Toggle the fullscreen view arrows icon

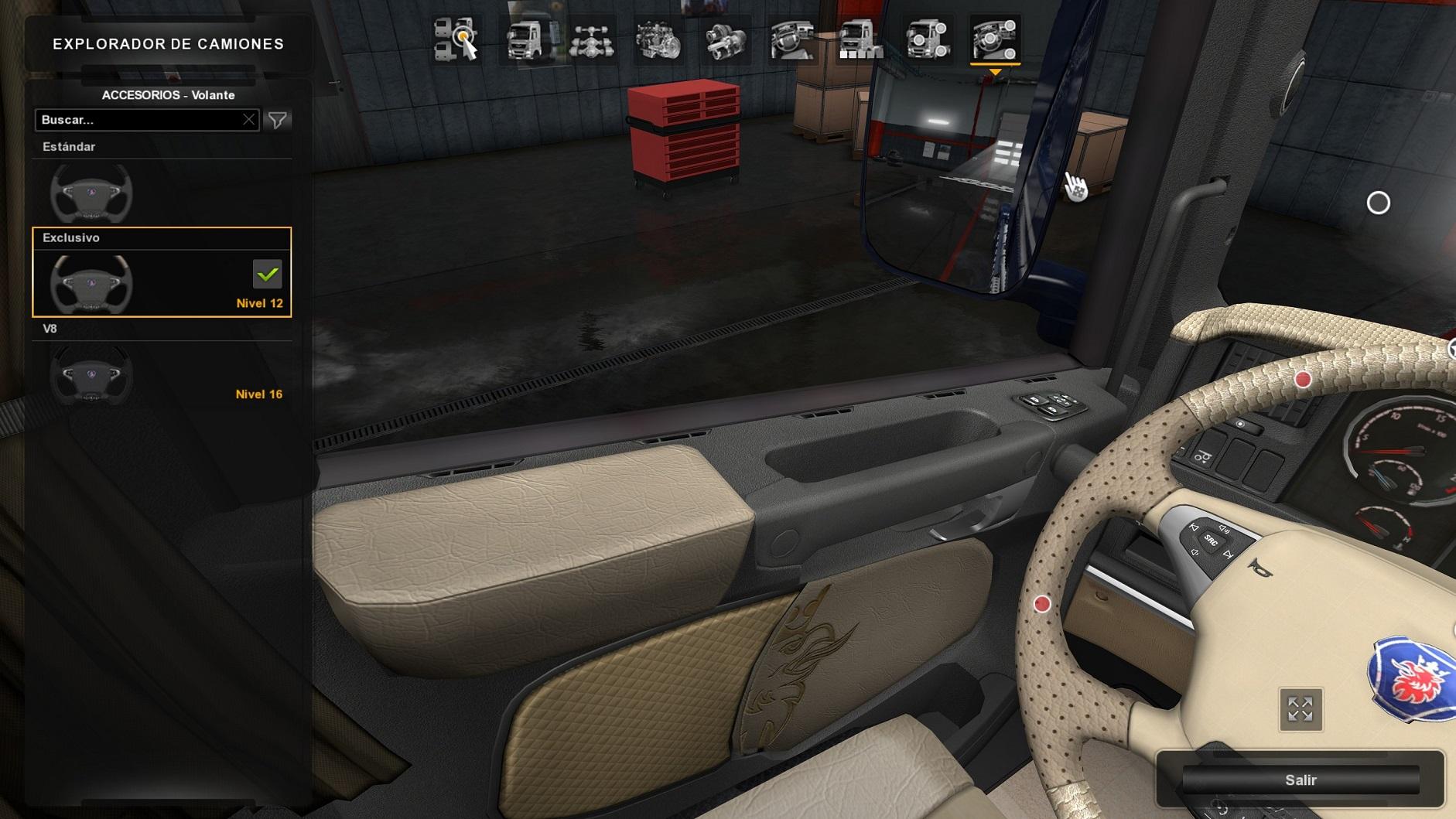(1300, 708)
